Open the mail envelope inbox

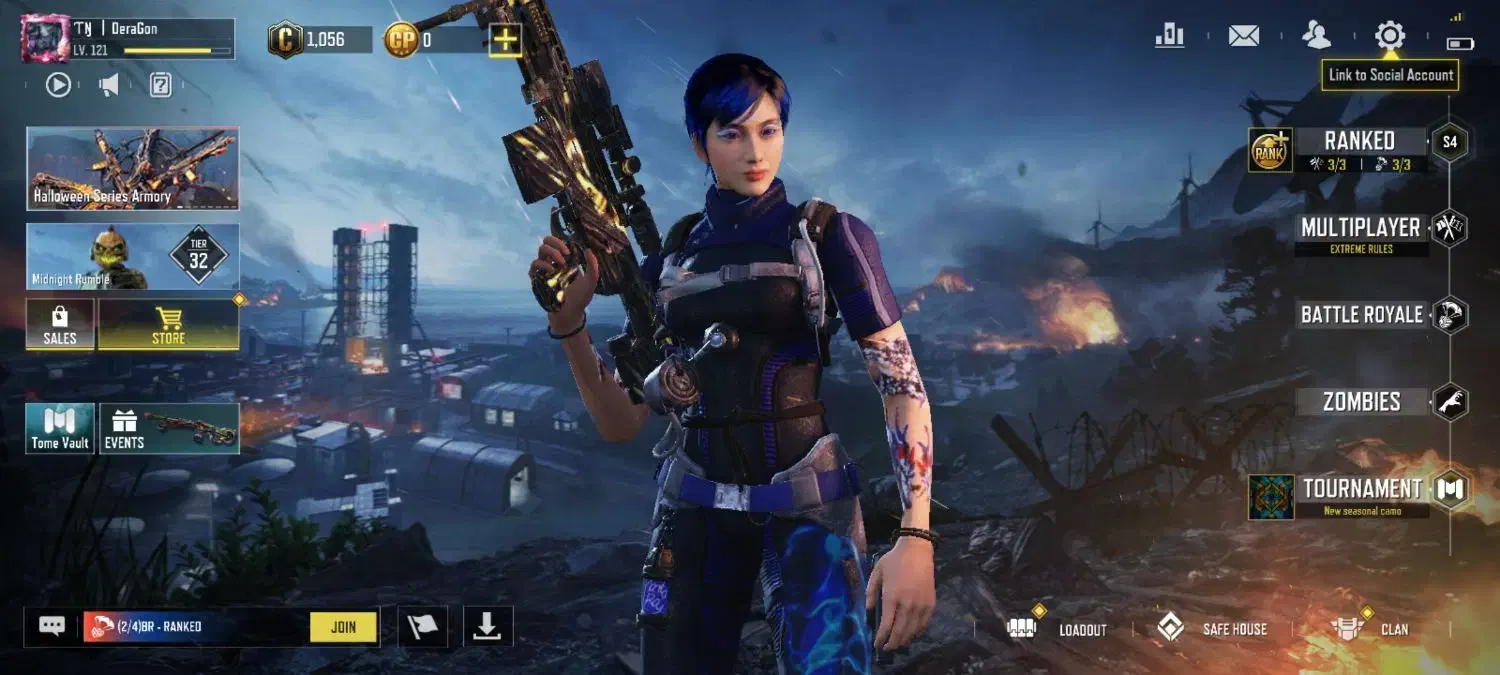click(1243, 36)
